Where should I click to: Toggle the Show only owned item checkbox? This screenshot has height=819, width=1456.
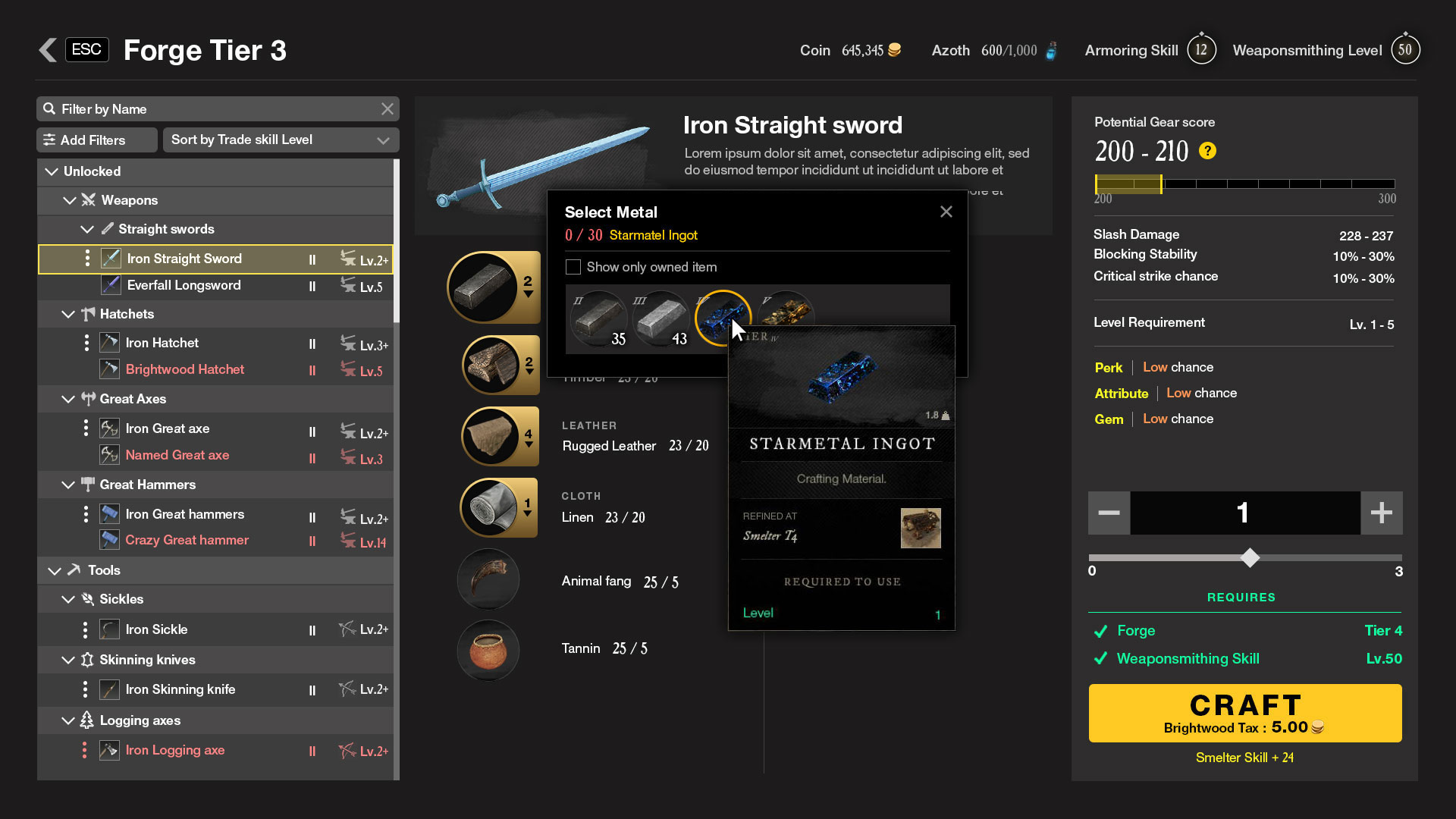point(573,267)
